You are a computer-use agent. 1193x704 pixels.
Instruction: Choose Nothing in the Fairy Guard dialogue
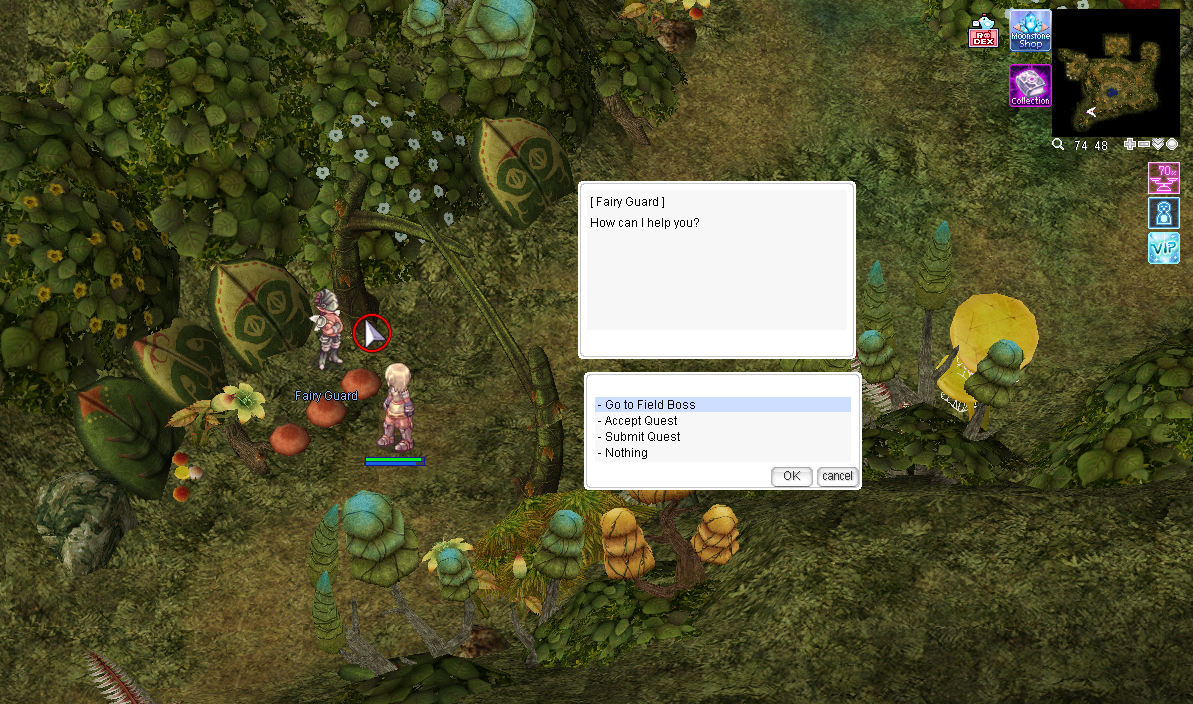pyautogui.click(x=626, y=453)
